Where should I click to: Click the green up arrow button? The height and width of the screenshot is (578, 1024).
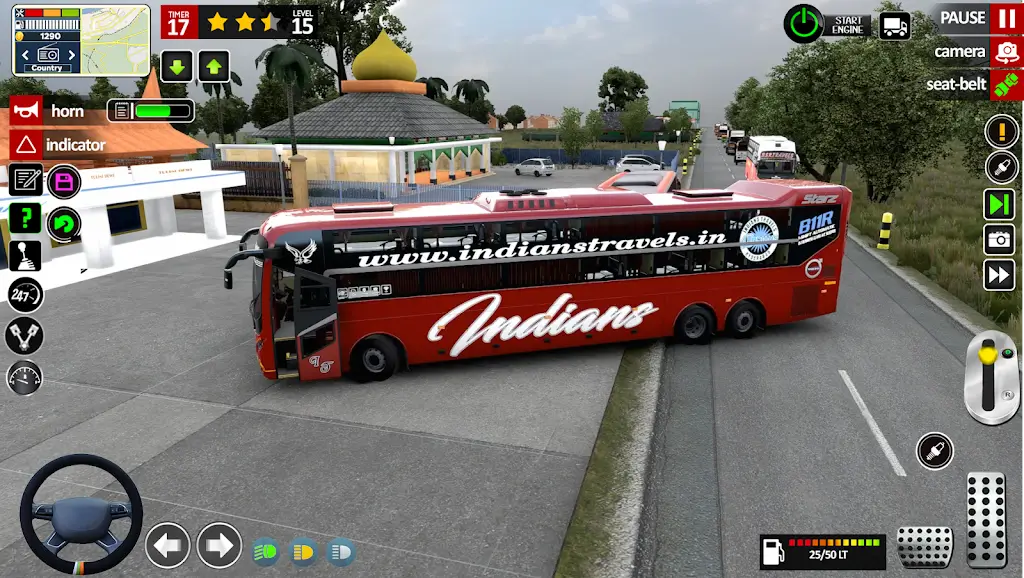point(213,66)
